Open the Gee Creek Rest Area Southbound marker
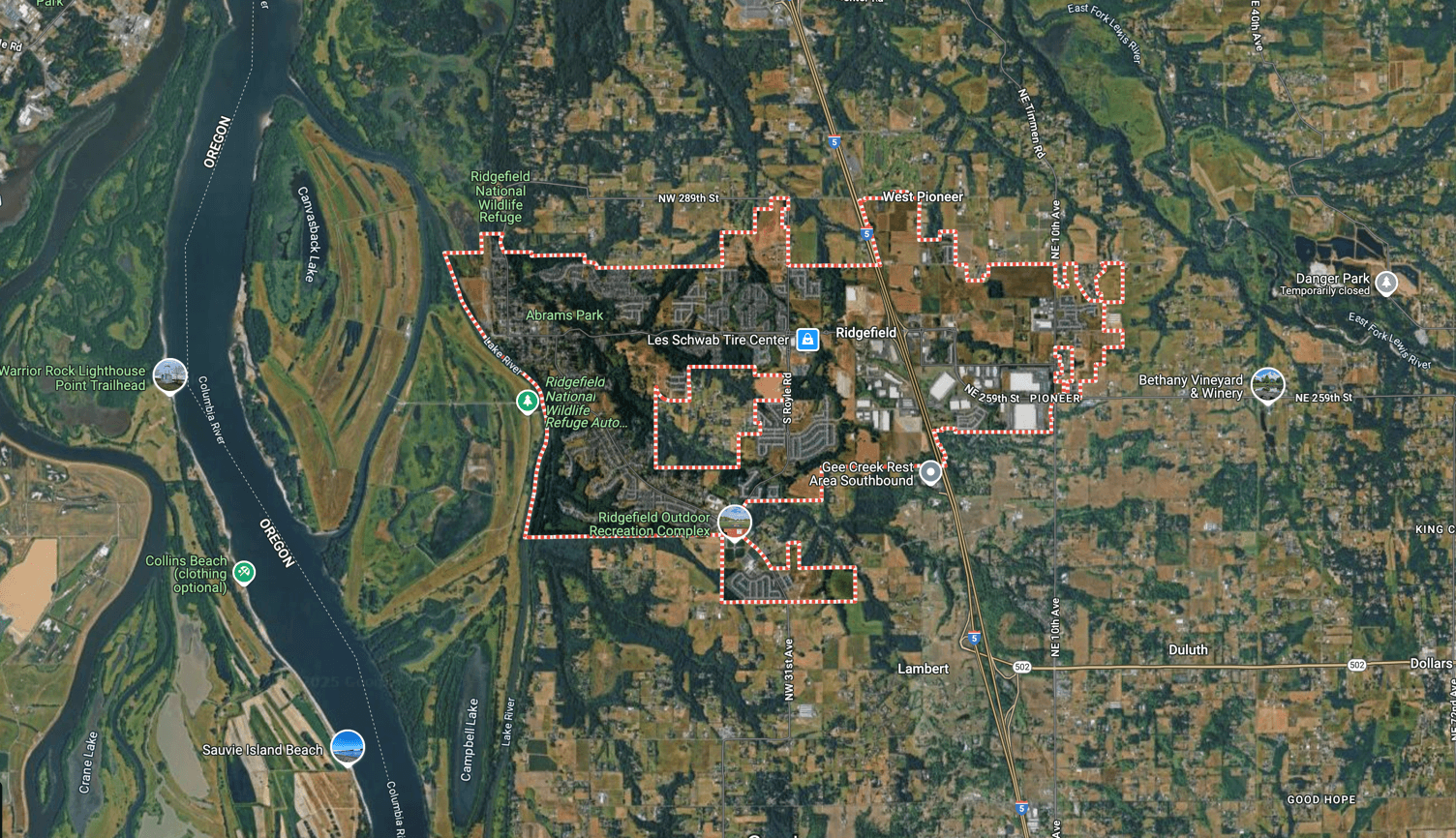Image resolution: width=1456 pixels, height=838 pixels. 930,470
